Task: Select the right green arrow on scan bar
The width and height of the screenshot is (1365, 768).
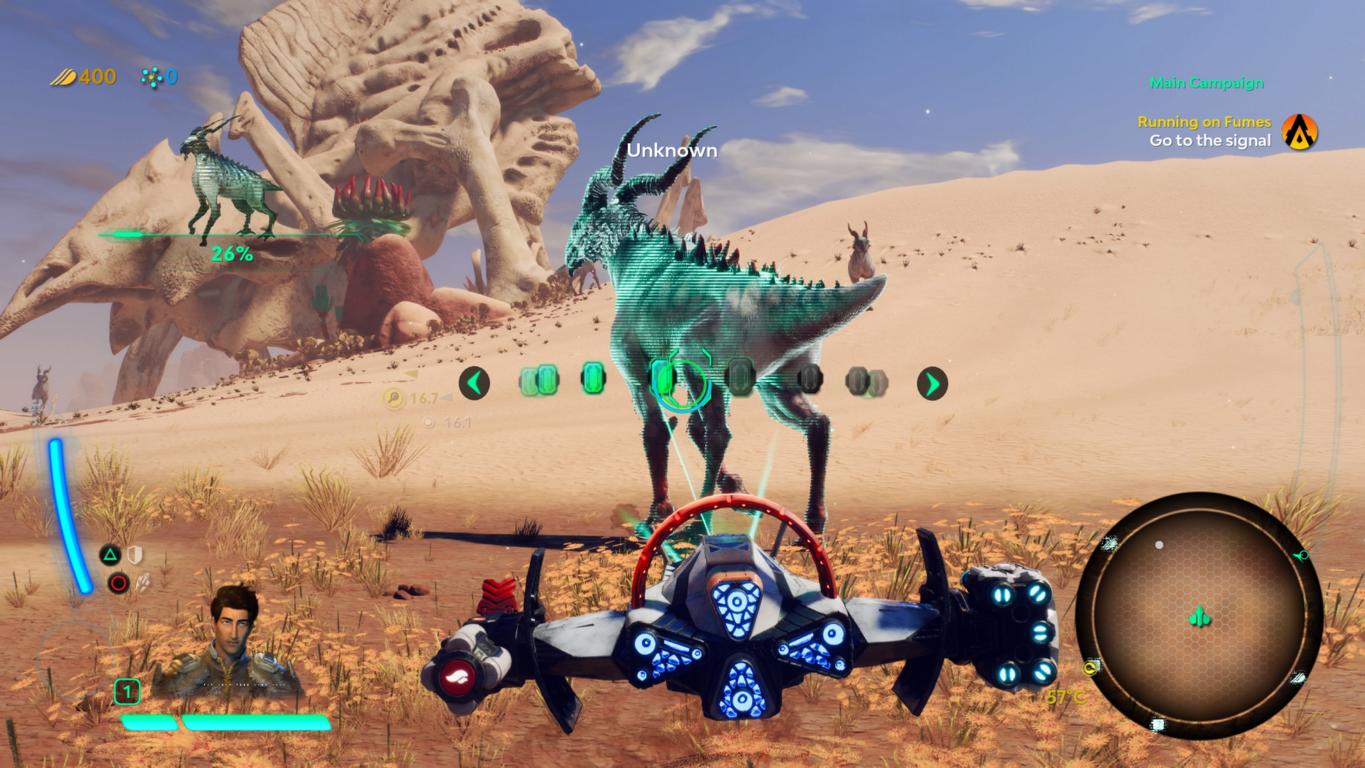Action: tap(932, 382)
